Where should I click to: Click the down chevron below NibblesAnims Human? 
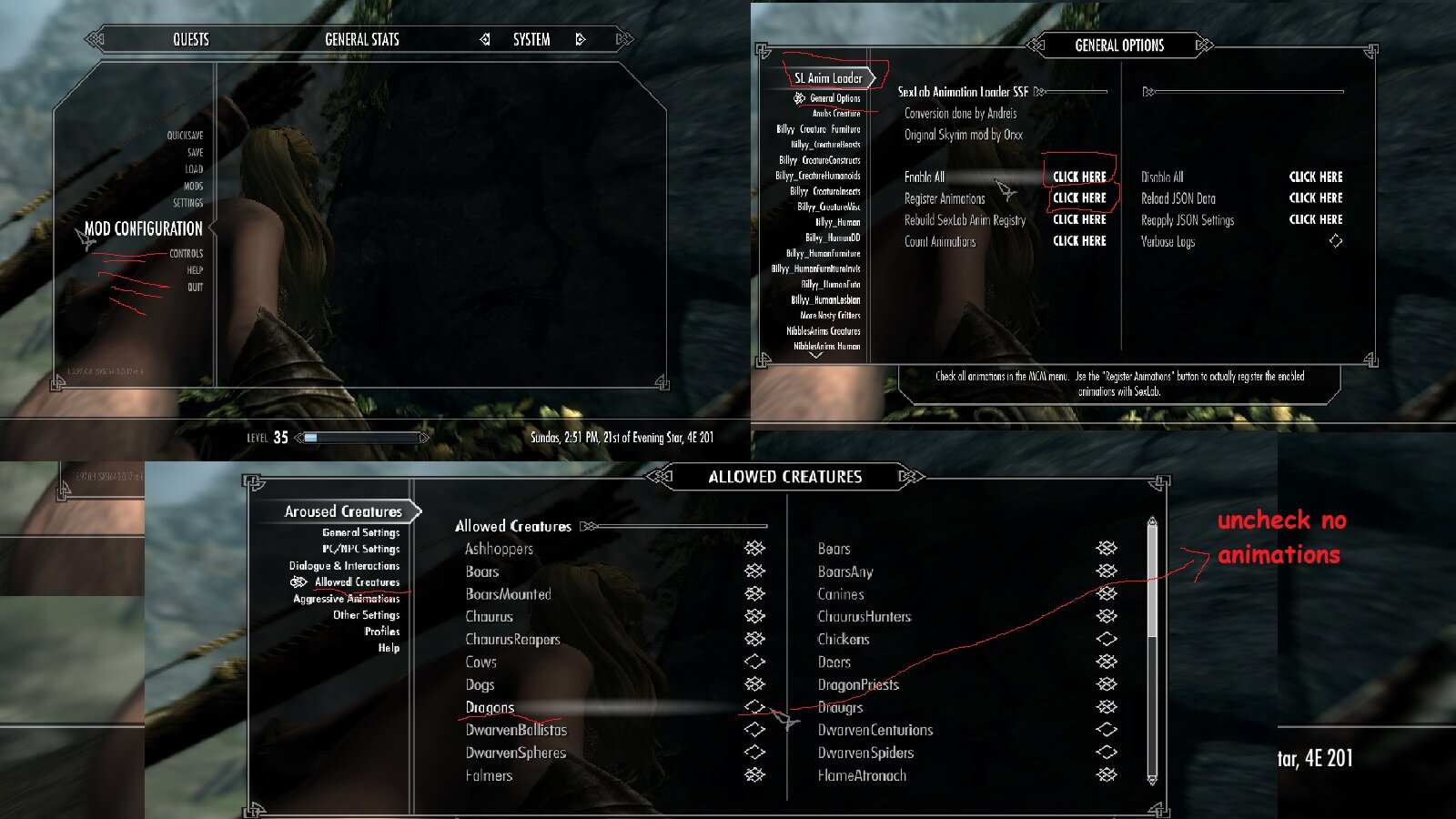pyautogui.click(x=816, y=357)
